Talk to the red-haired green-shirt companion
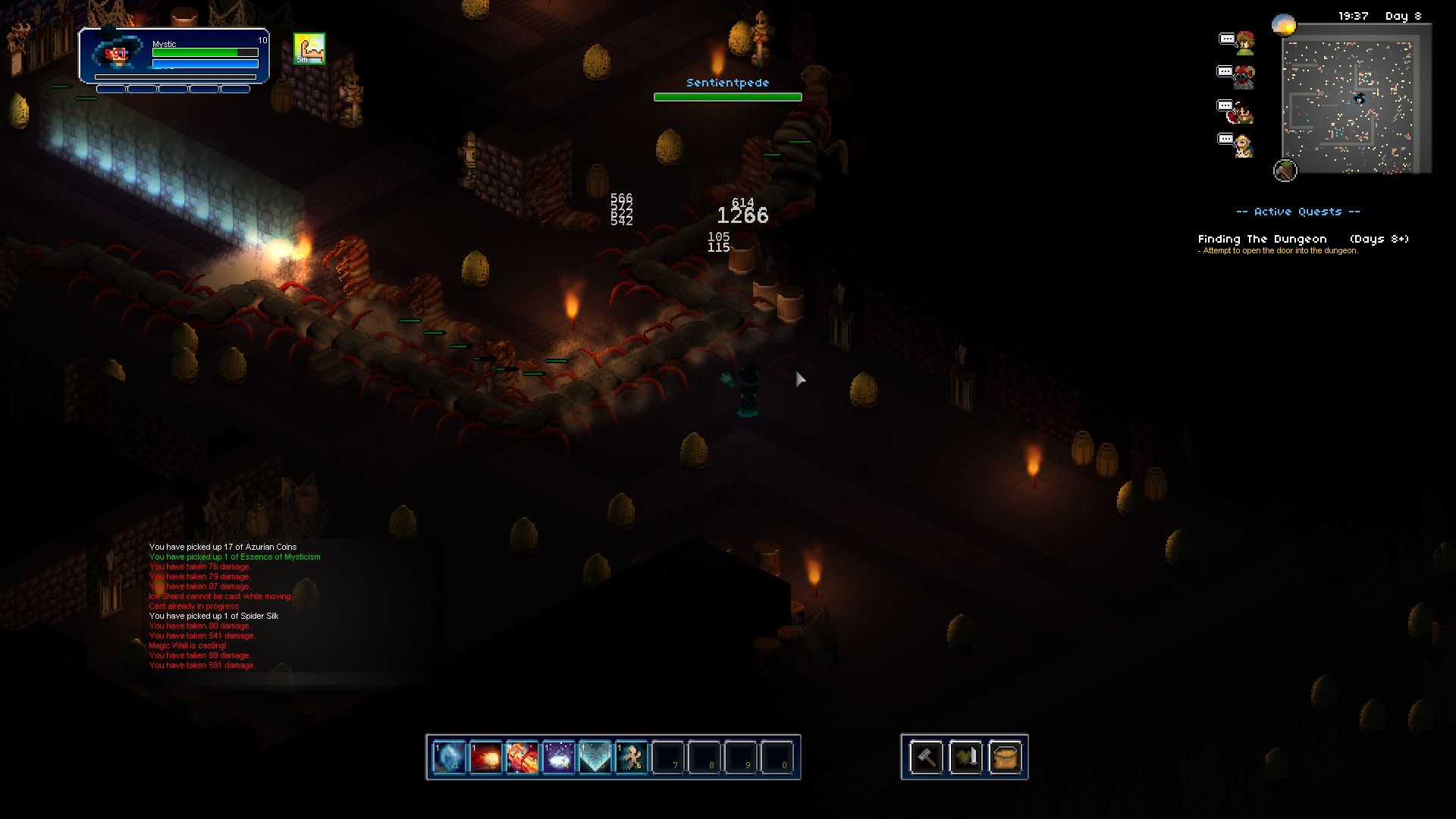Viewport: 1456px width, 819px height. pos(1244,43)
